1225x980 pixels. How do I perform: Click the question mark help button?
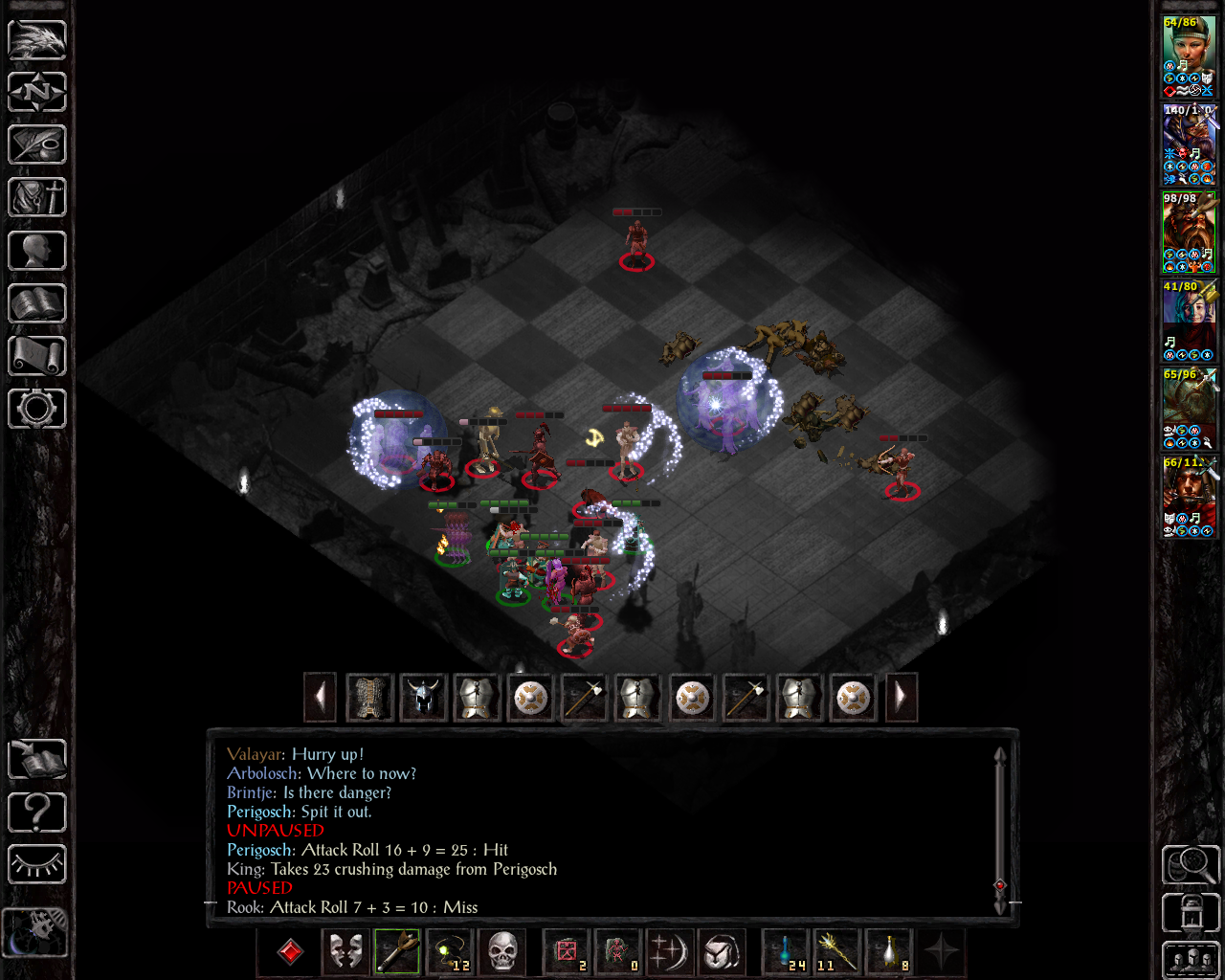click(x=37, y=813)
